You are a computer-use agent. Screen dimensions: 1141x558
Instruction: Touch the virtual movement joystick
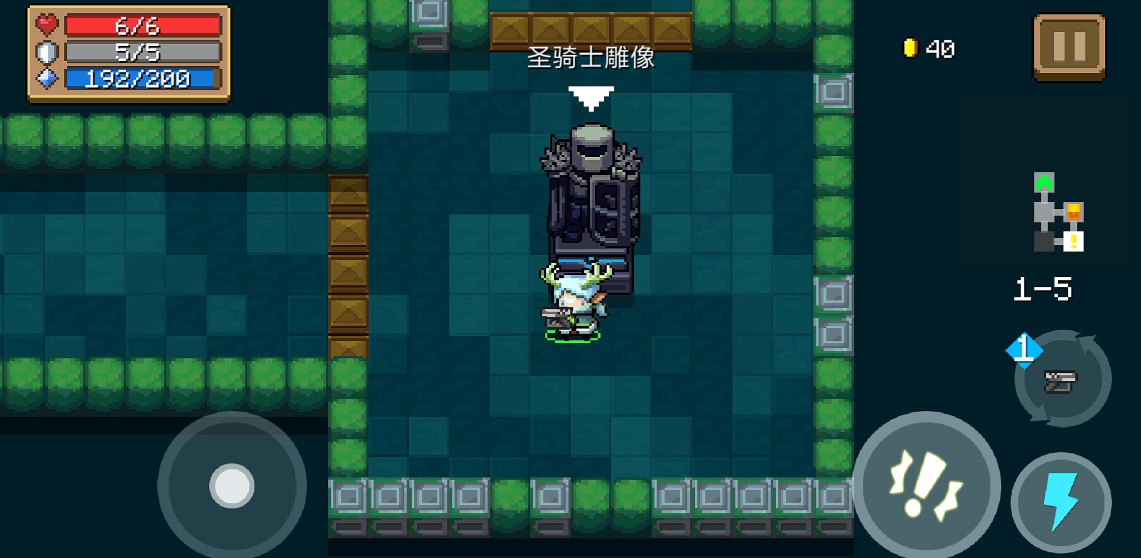(232, 486)
